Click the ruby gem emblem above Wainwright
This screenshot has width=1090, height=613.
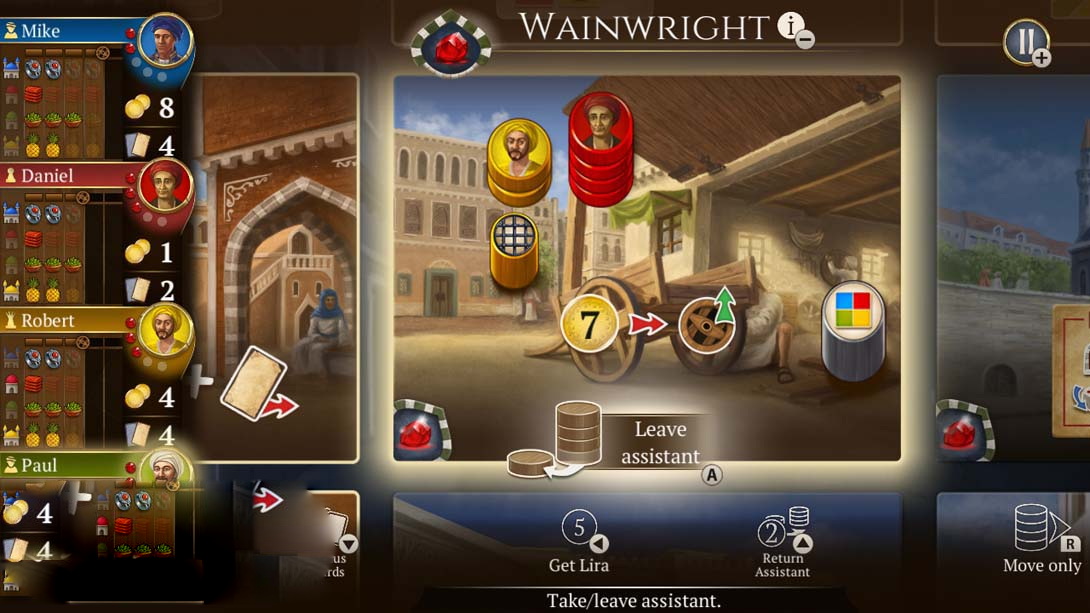[452, 46]
